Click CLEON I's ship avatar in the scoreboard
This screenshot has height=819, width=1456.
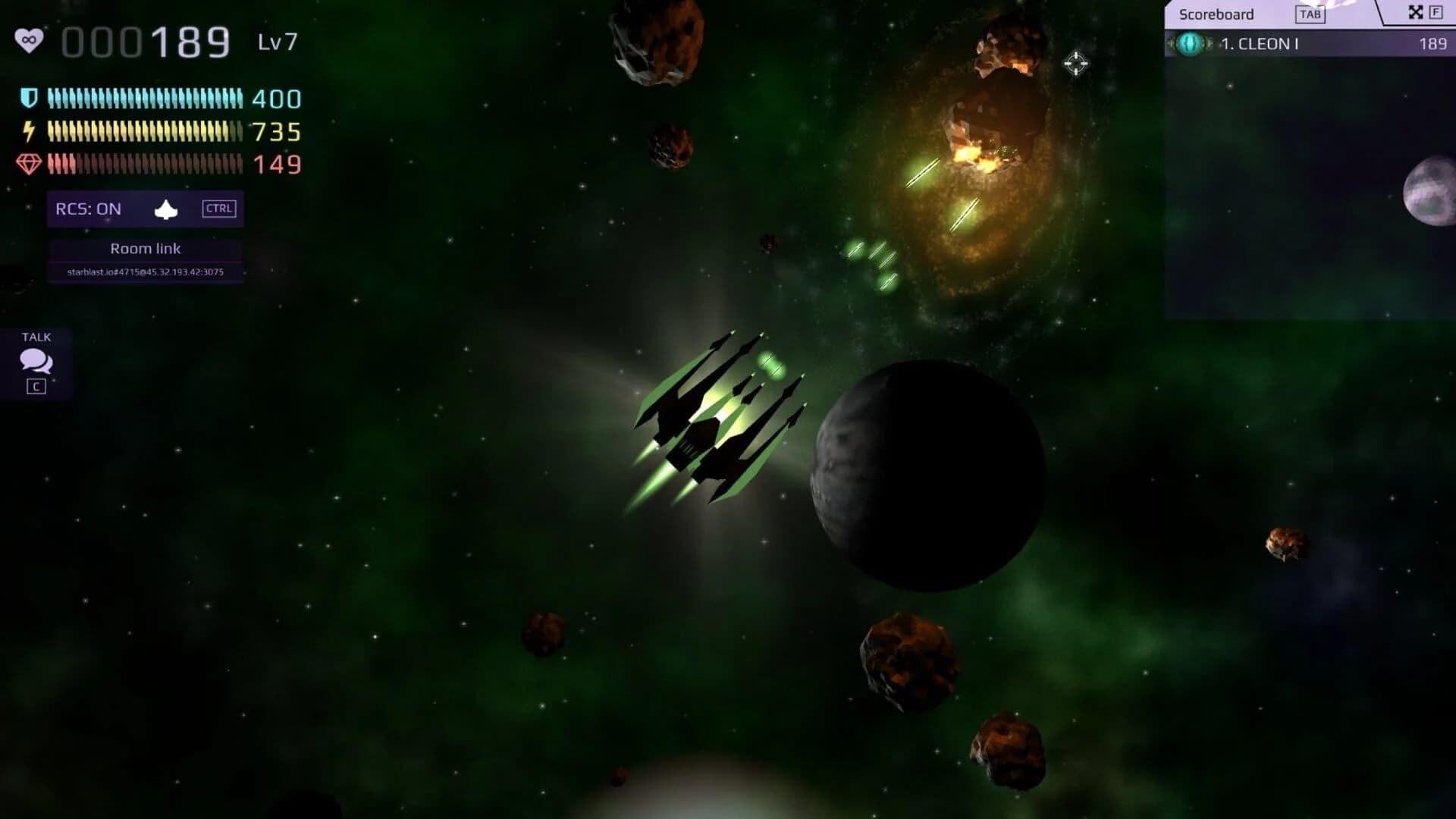tap(1191, 44)
